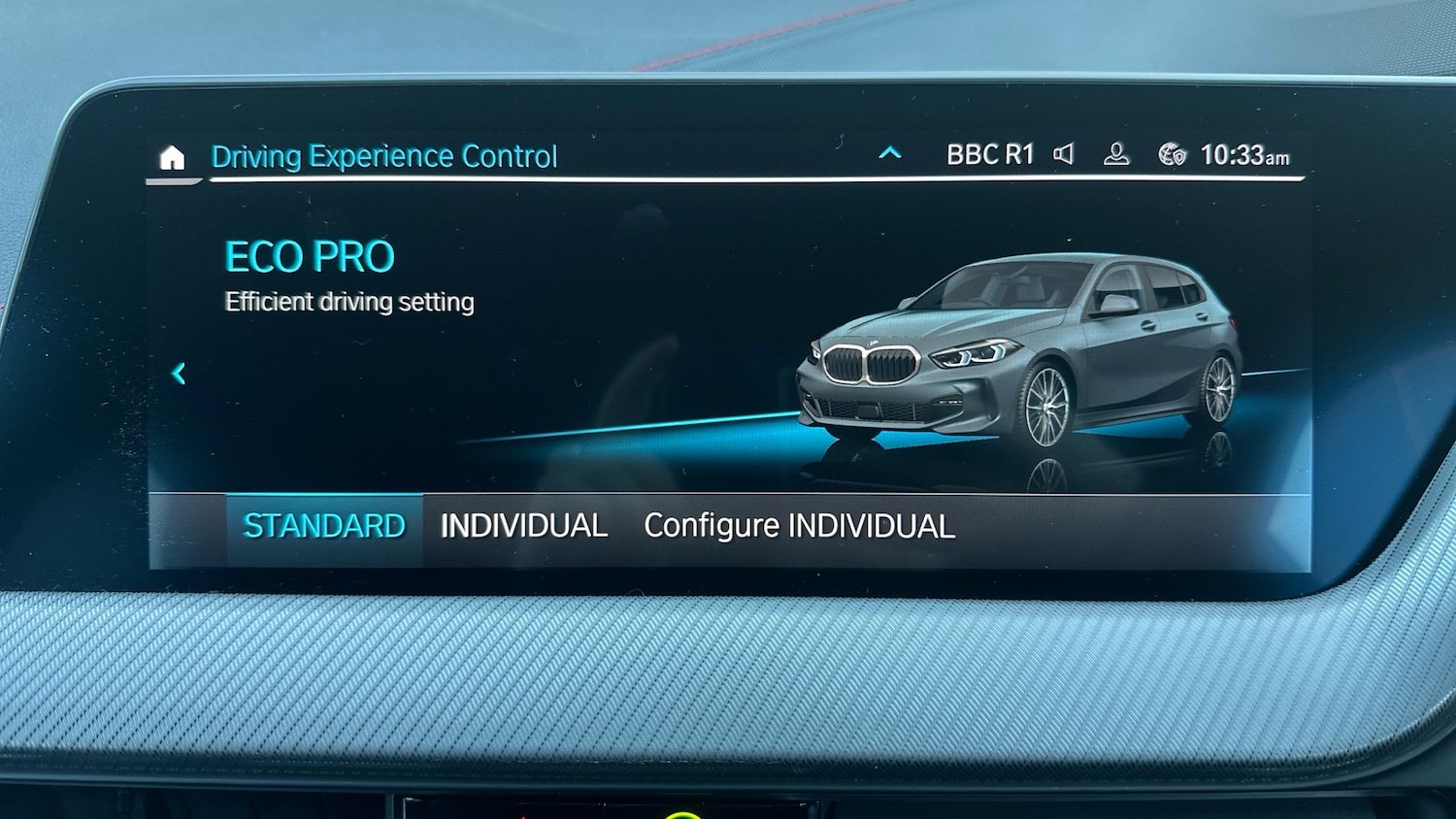This screenshot has height=819, width=1456.
Task: Select the INDIVIDUAL tab in bottom bar
Action: coord(524,525)
